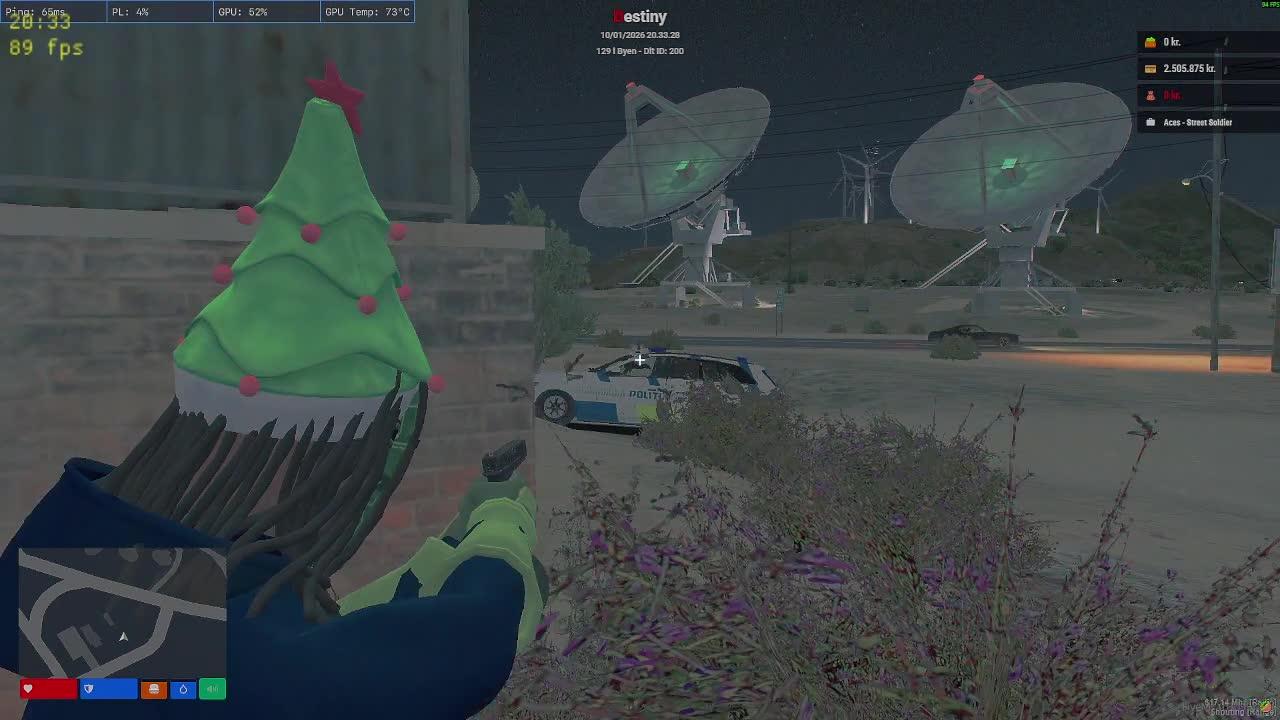Click the wallet cash icon
The image size is (1280, 720).
pyautogui.click(x=1150, y=42)
